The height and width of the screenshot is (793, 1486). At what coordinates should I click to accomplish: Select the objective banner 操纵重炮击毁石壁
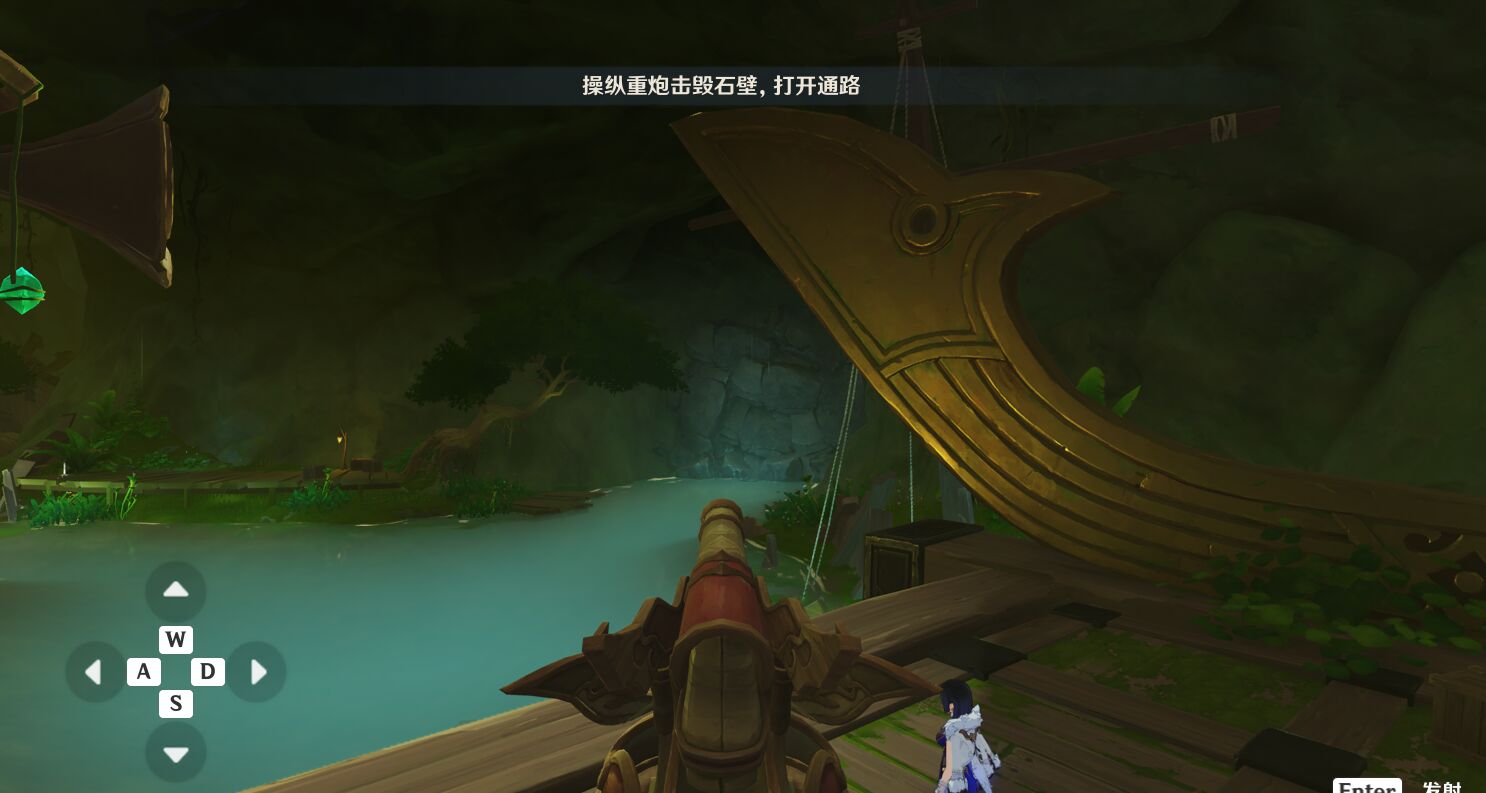point(722,87)
